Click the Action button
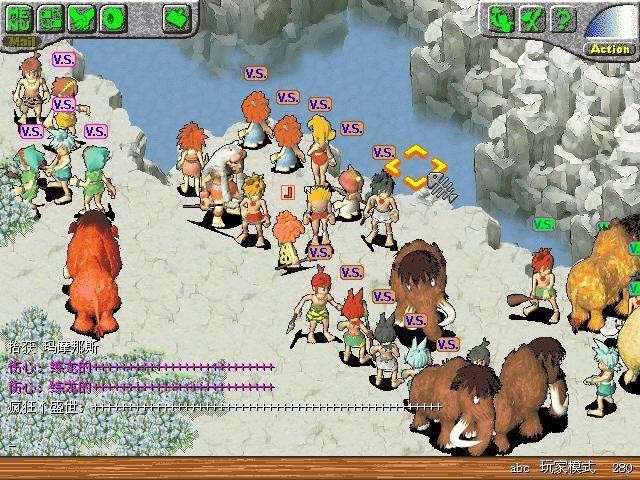The width and height of the screenshot is (640, 480). 609,48
